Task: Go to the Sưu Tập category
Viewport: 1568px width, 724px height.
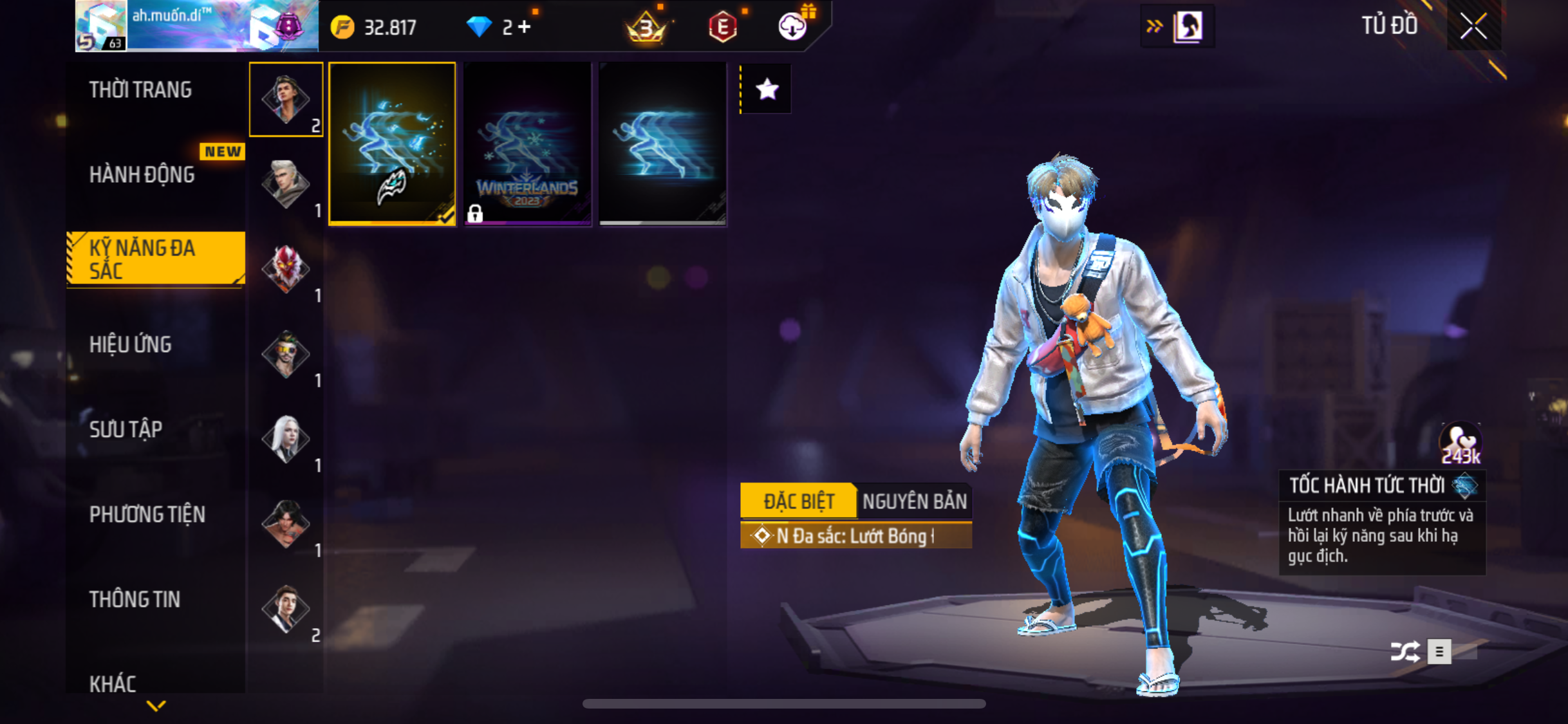Action: tap(126, 430)
